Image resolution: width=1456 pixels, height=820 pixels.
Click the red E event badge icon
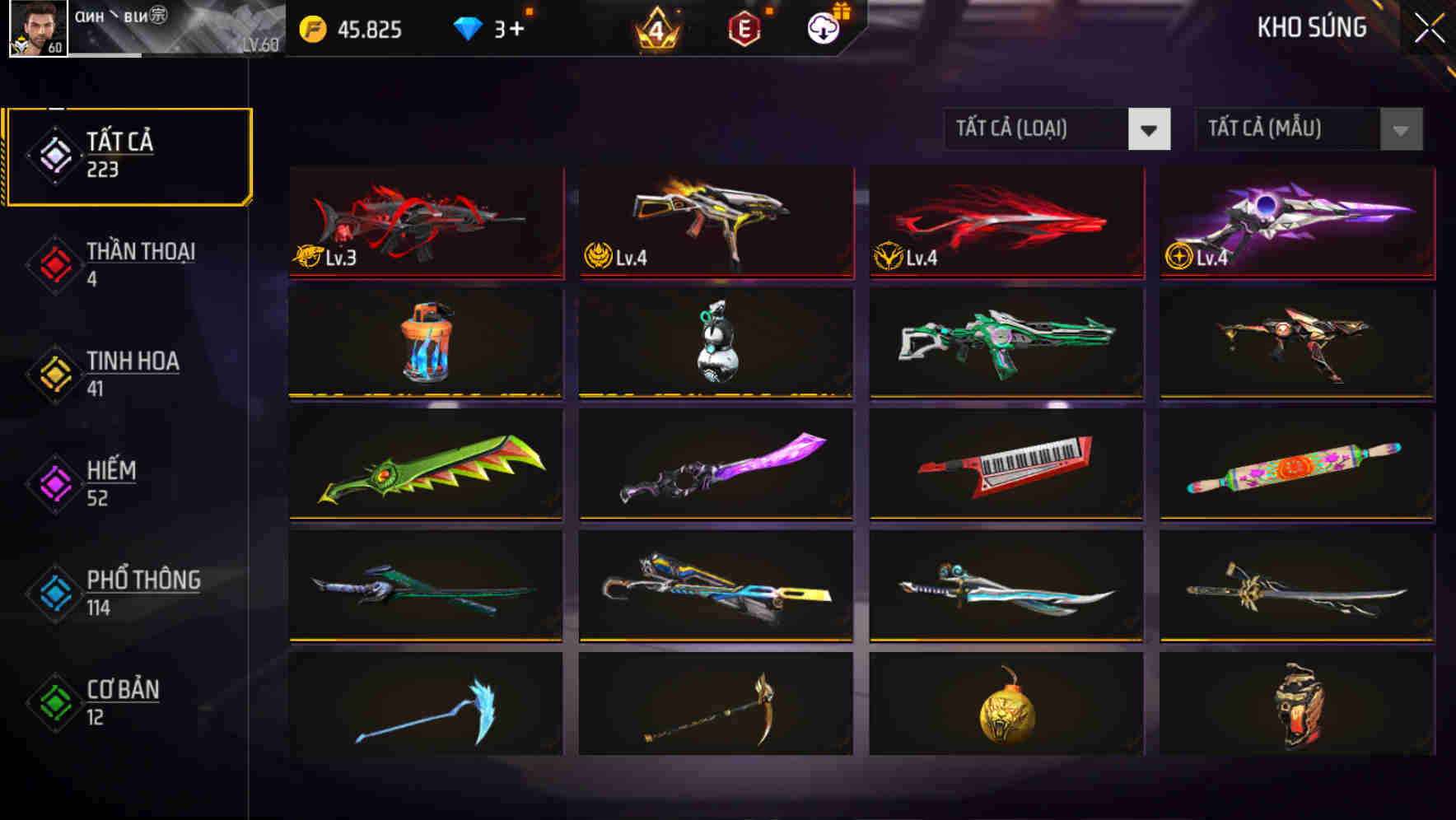click(x=744, y=29)
